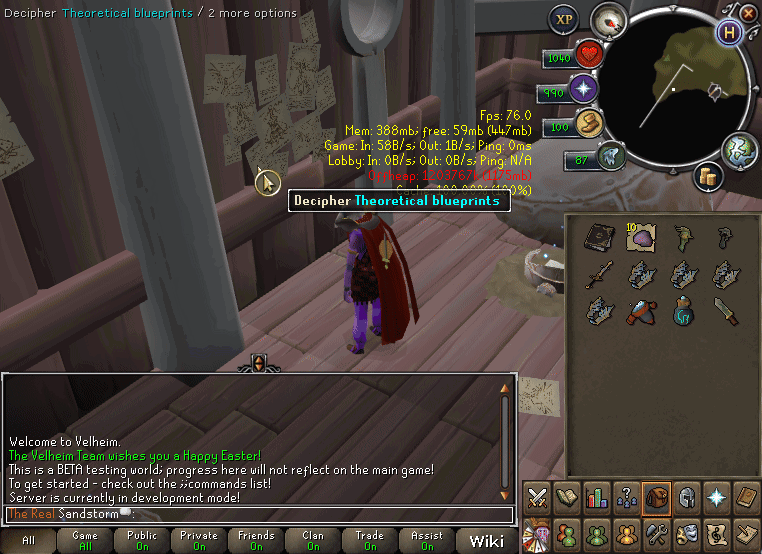Viewport: 762px width, 554px height.
Task: Switch to the All chat tab
Action: (28, 541)
